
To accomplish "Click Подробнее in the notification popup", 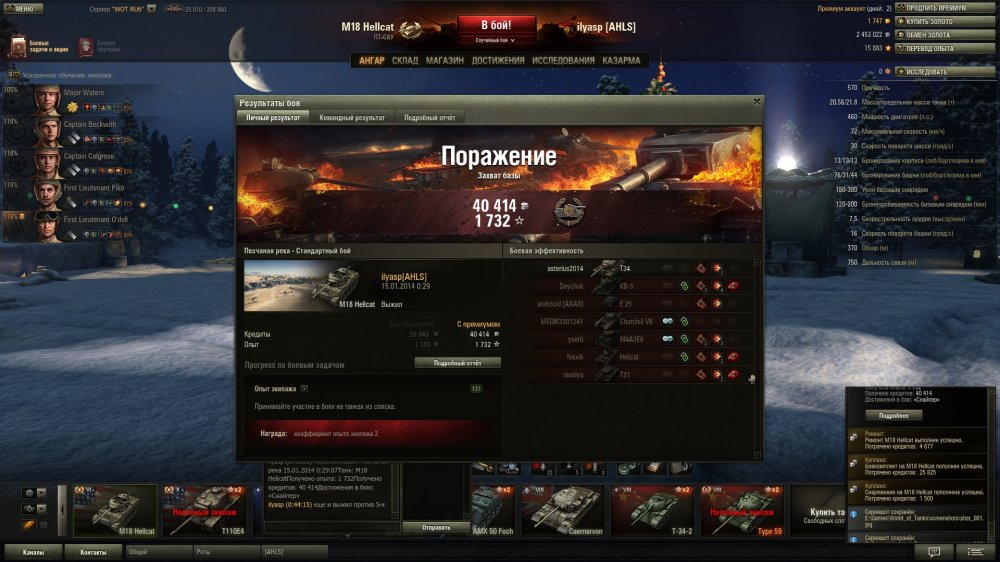I will coord(893,415).
